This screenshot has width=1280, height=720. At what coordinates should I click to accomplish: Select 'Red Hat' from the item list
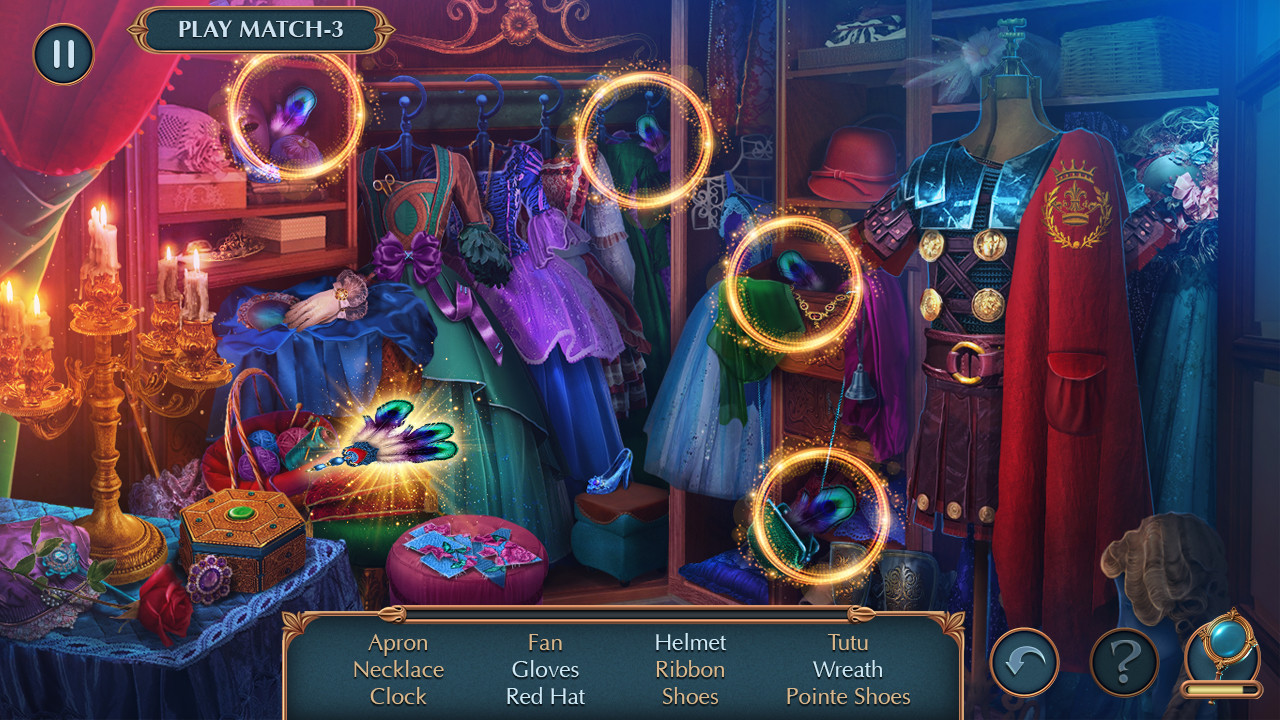click(x=544, y=696)
